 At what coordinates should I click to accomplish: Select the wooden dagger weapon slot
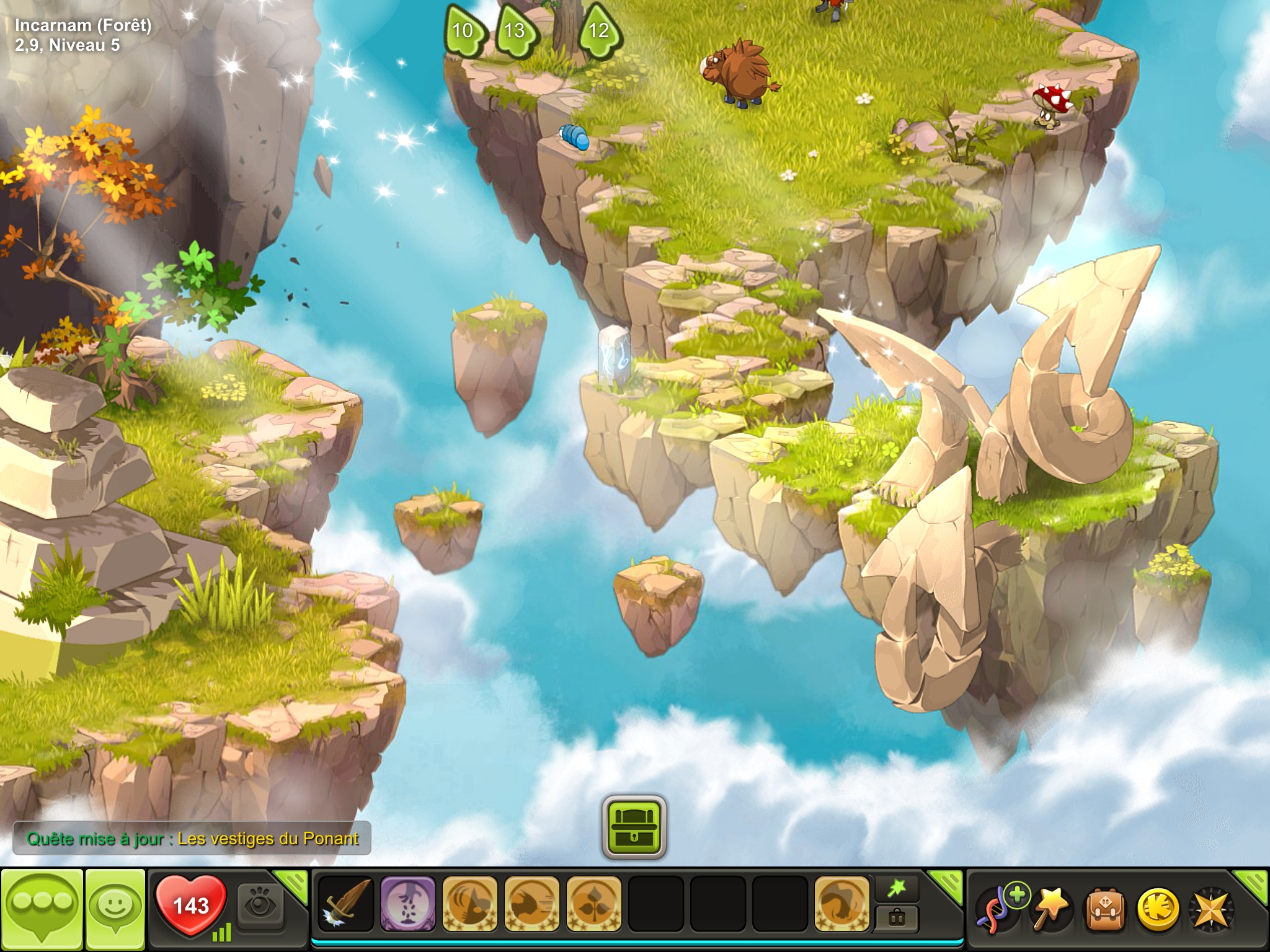(x=346, y=904)
